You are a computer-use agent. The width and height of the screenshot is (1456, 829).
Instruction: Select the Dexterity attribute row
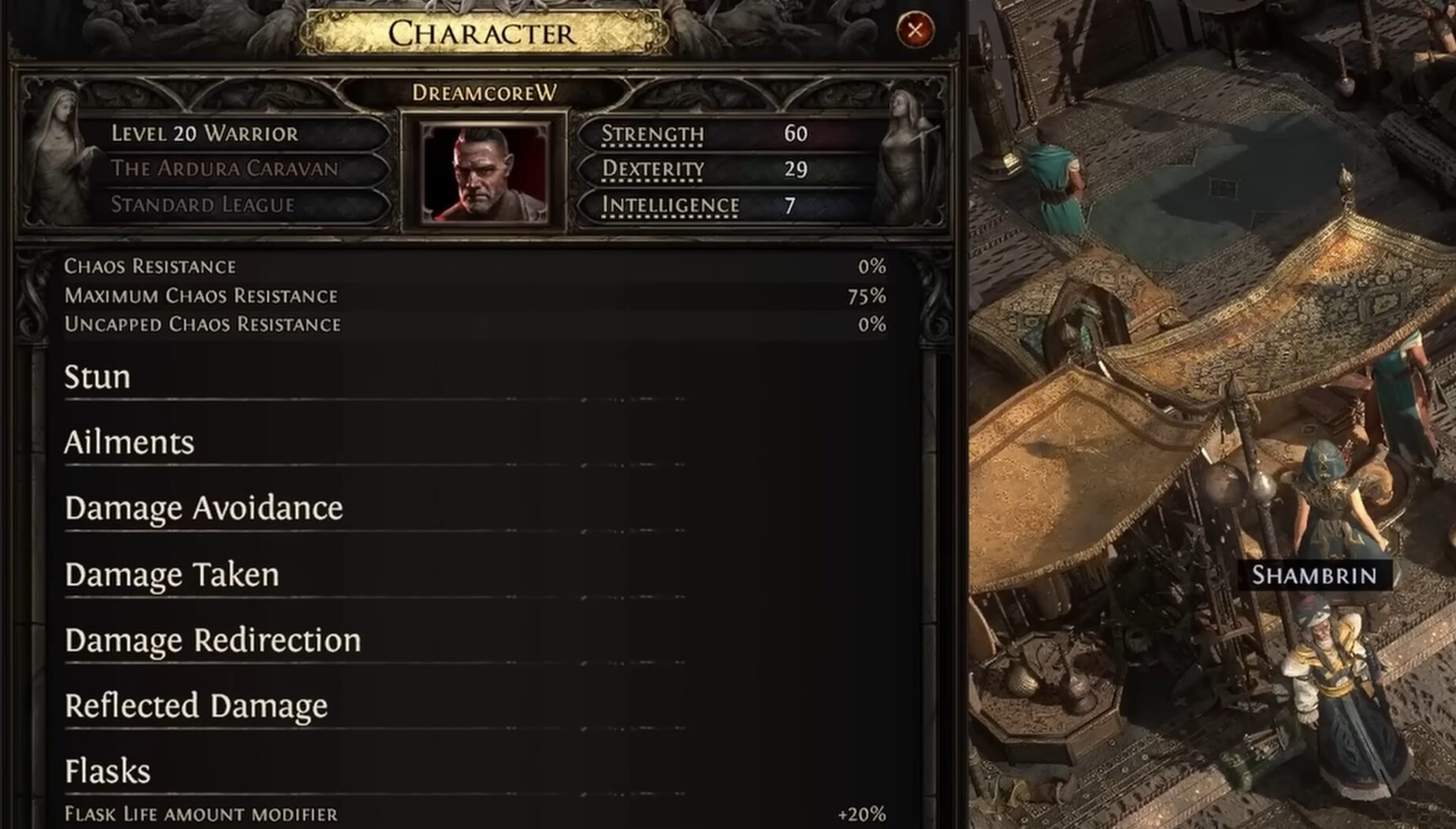point(725,169)
